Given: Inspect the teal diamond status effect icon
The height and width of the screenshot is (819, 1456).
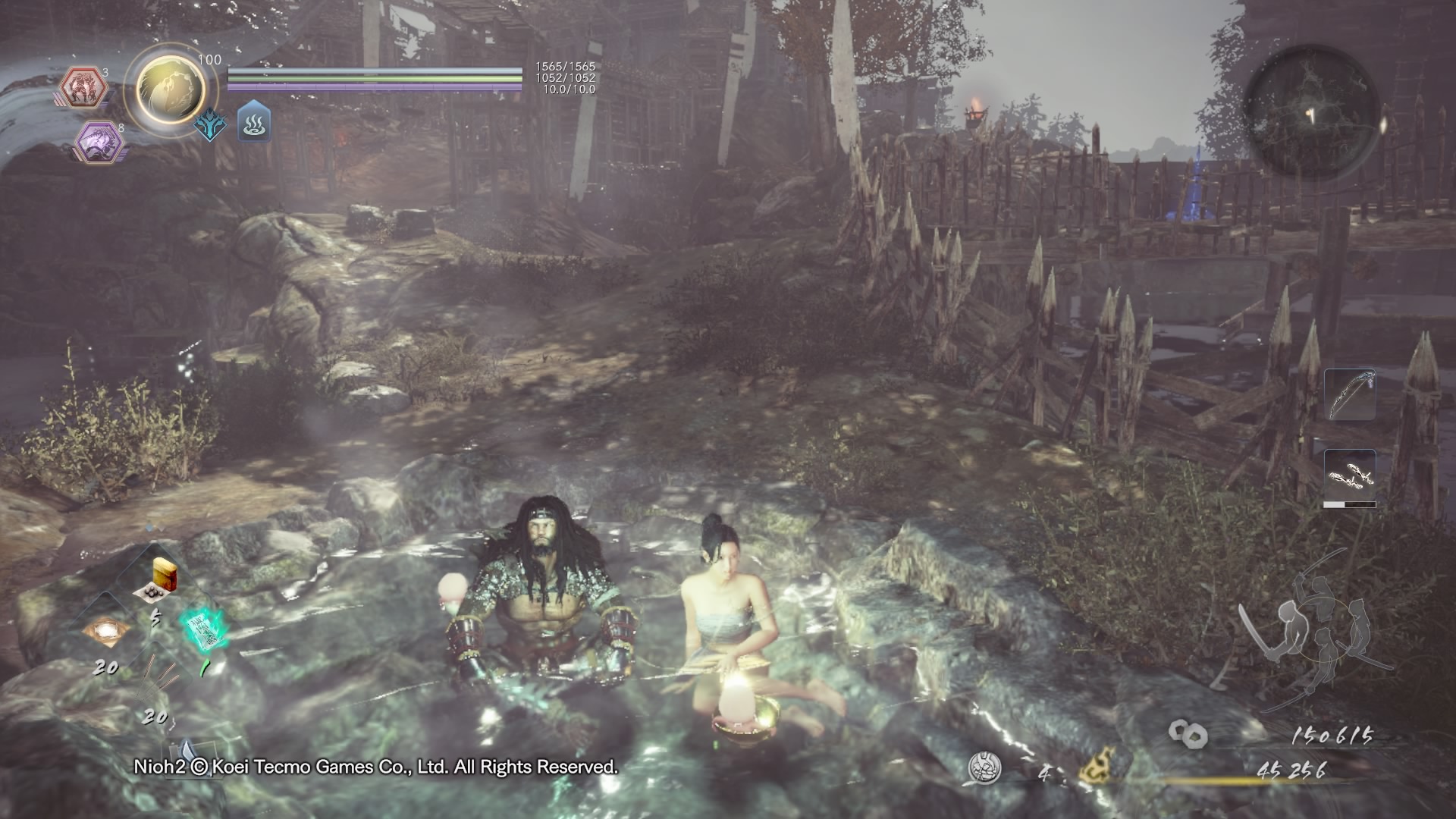Looking at the screenshot, I should point(209,124).
